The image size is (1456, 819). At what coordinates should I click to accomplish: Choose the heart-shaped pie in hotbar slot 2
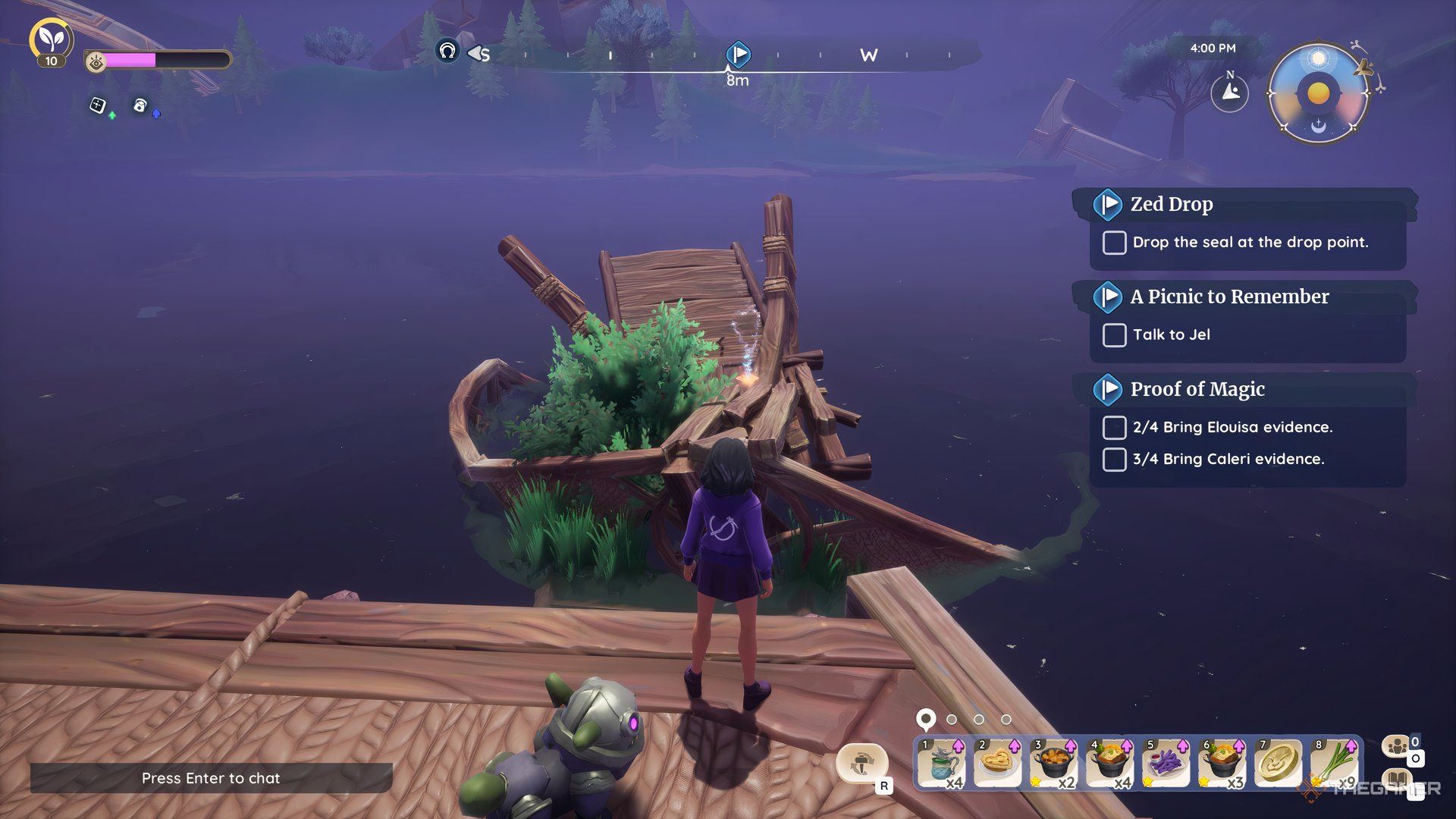[996, 763]
